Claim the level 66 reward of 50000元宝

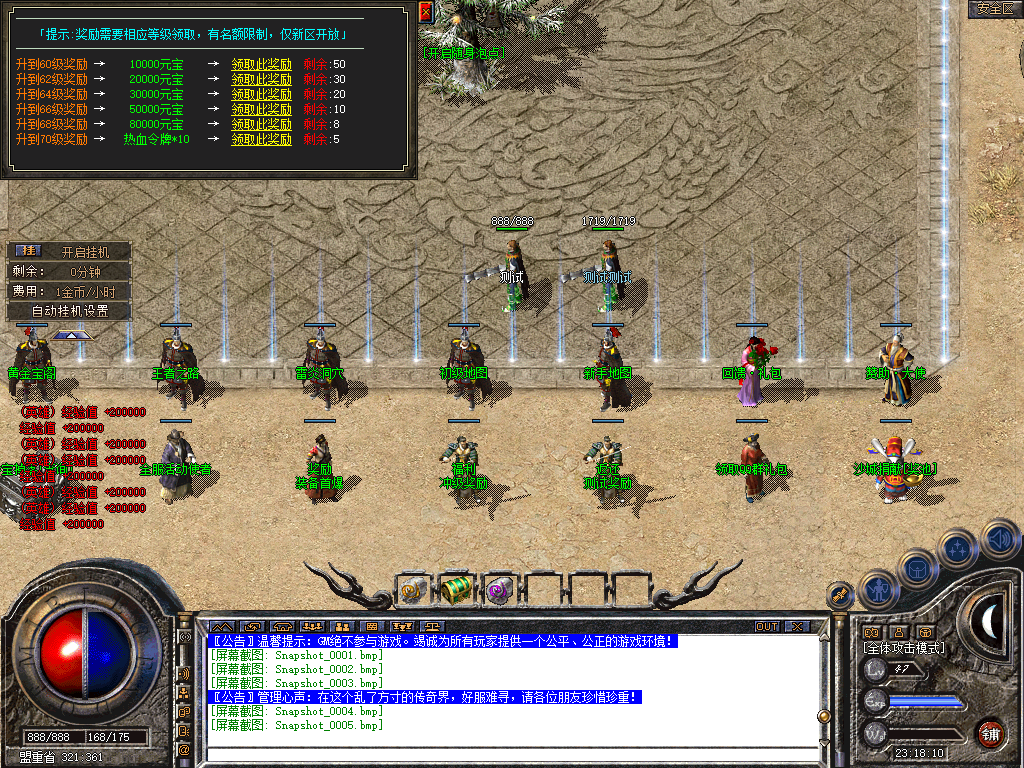pyautogui.click(x=262, y=109)
